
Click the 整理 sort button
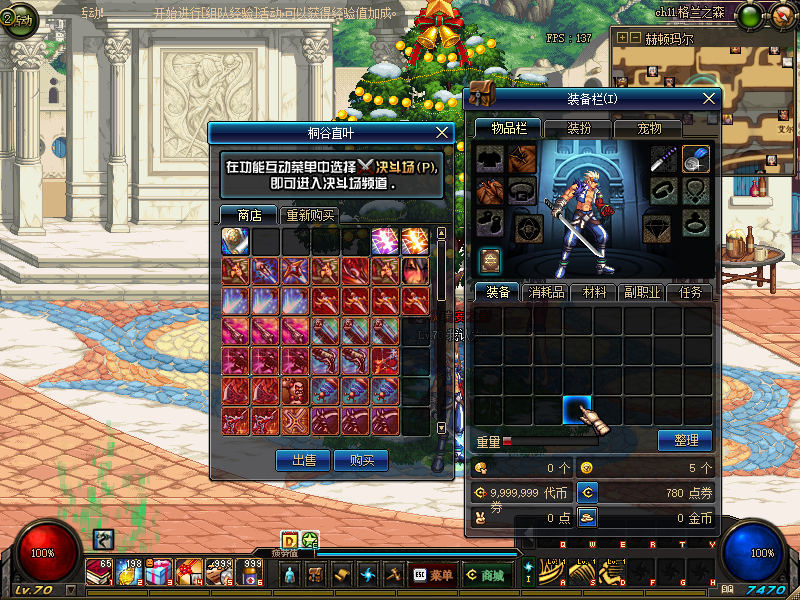[685, 440]
